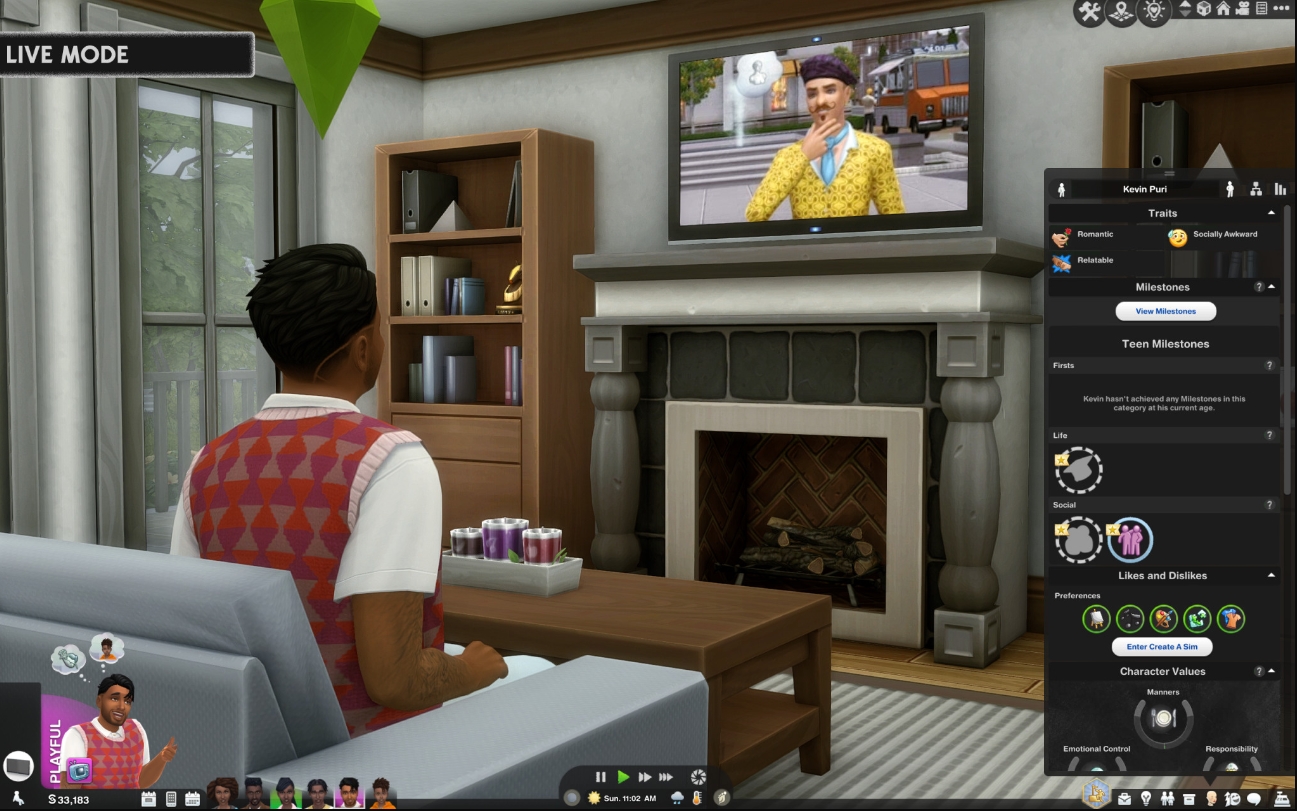
Task: Set game speed to normal play
Action: click(x=624, y=777)
